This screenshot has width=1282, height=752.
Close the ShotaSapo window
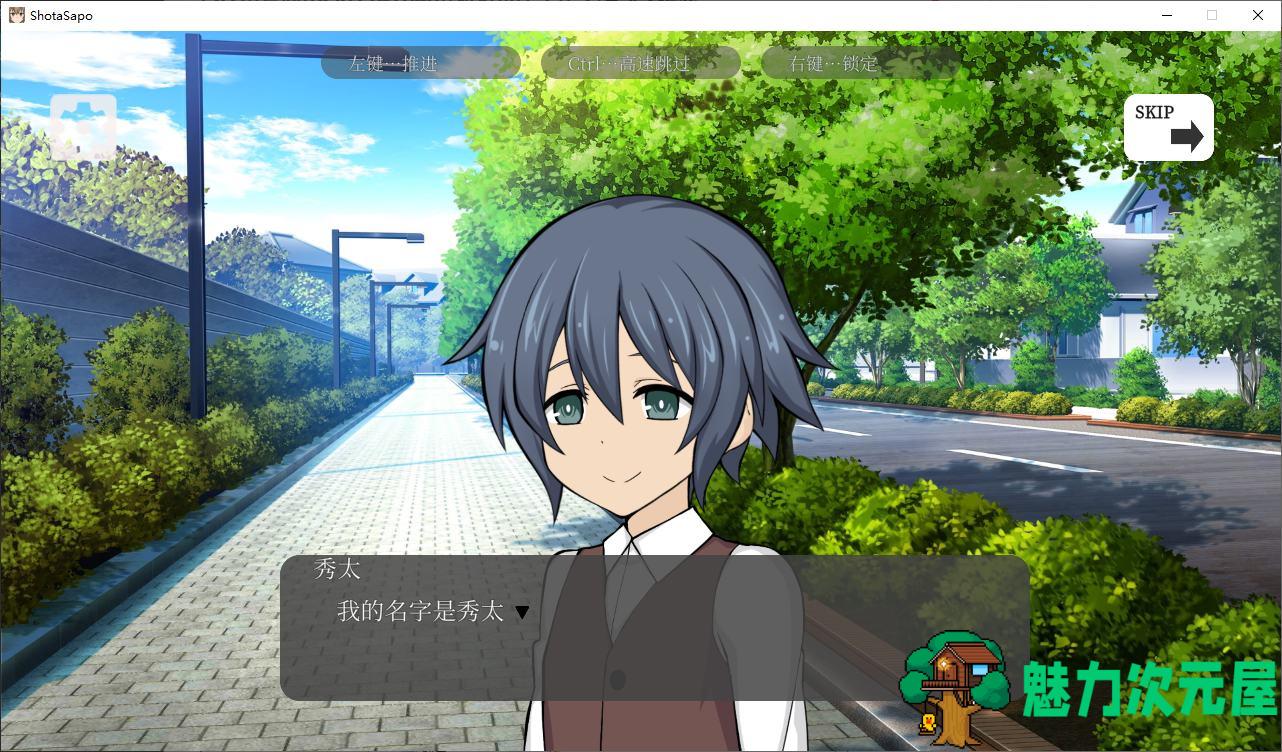coord(1258,15)
